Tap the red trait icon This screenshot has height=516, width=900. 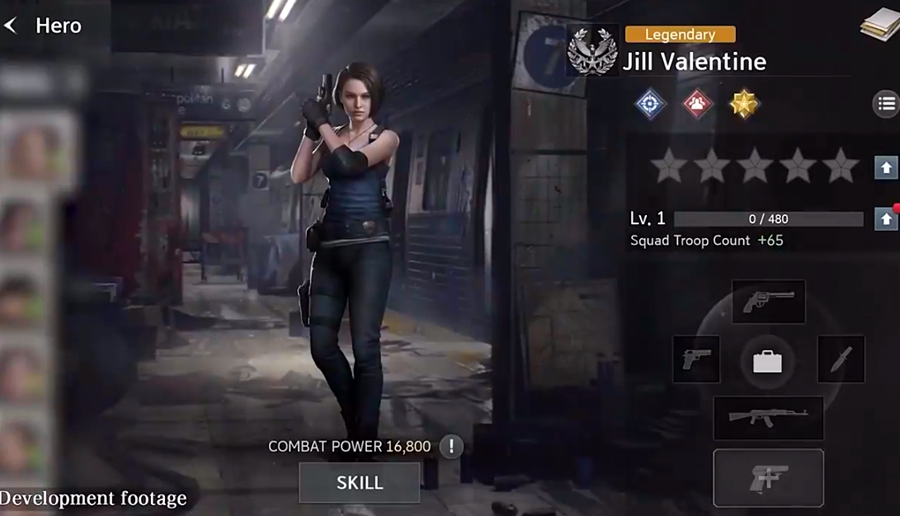point(697,104)
